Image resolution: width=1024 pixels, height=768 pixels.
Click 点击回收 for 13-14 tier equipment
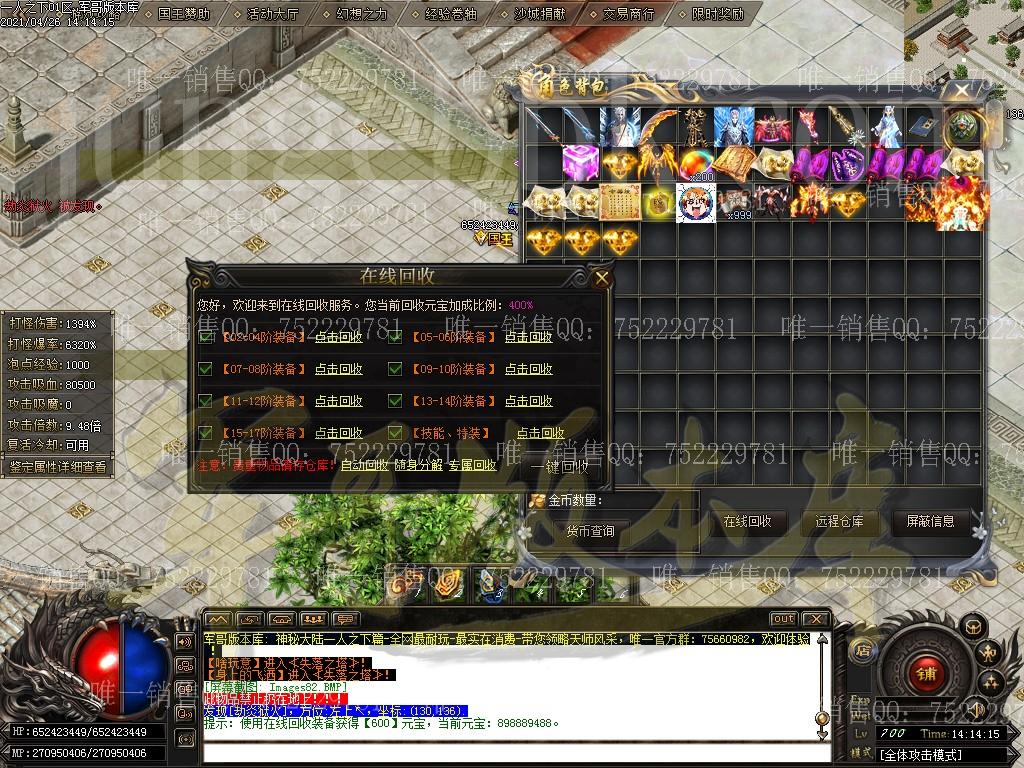pyautogui.click(x=528, y=401)
